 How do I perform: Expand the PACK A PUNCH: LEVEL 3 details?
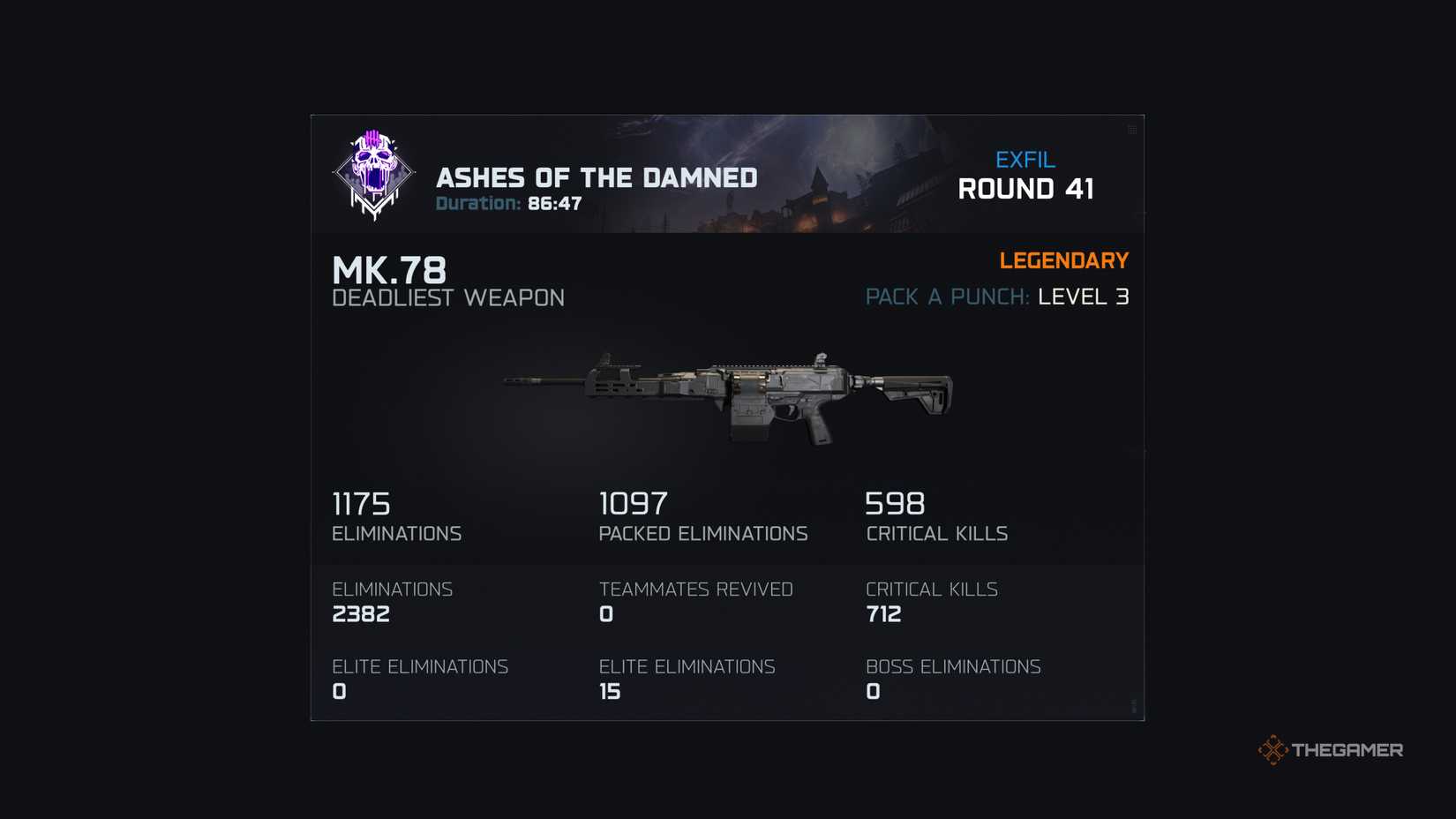coord(997,297)
